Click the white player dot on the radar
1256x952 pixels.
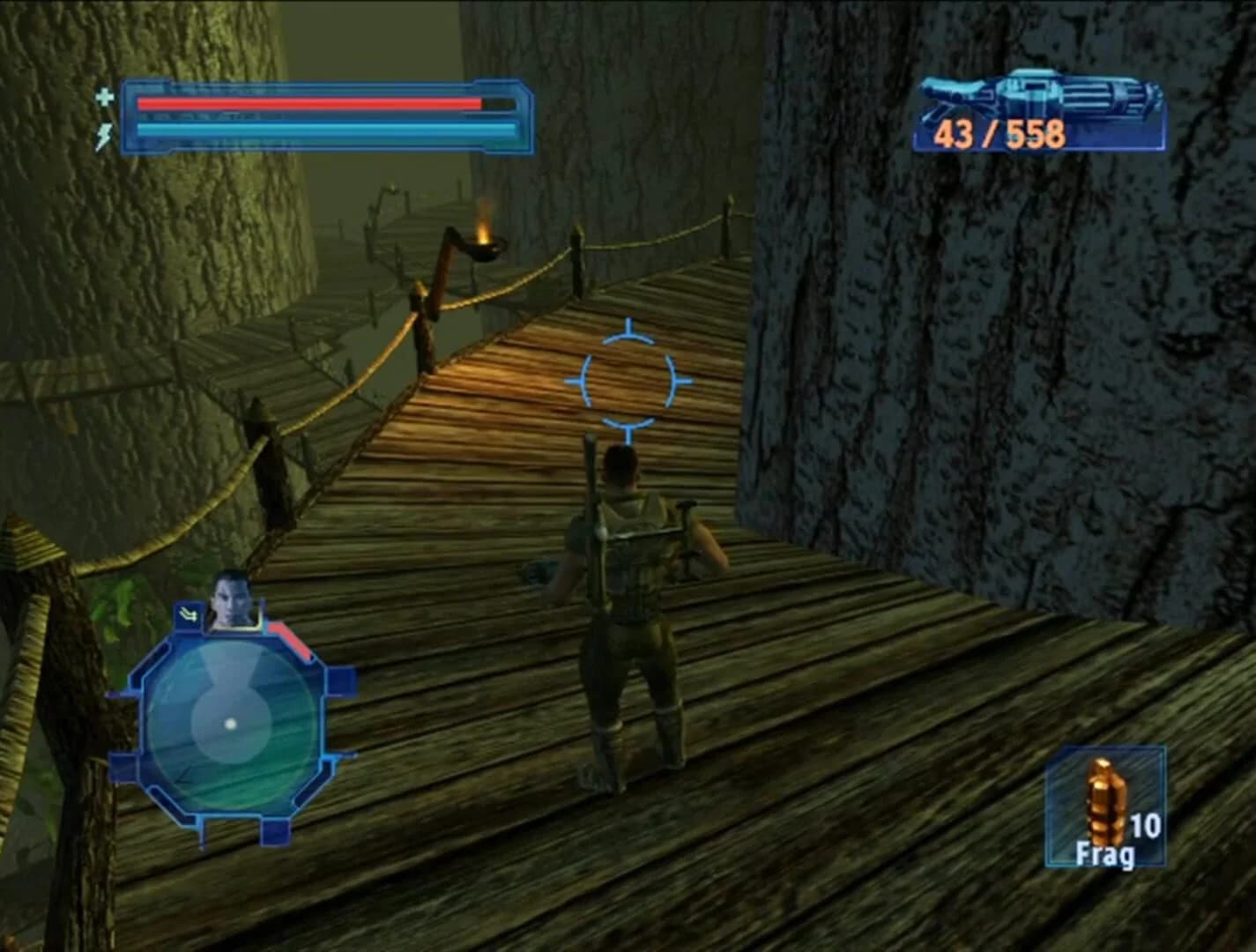(231, 724)
